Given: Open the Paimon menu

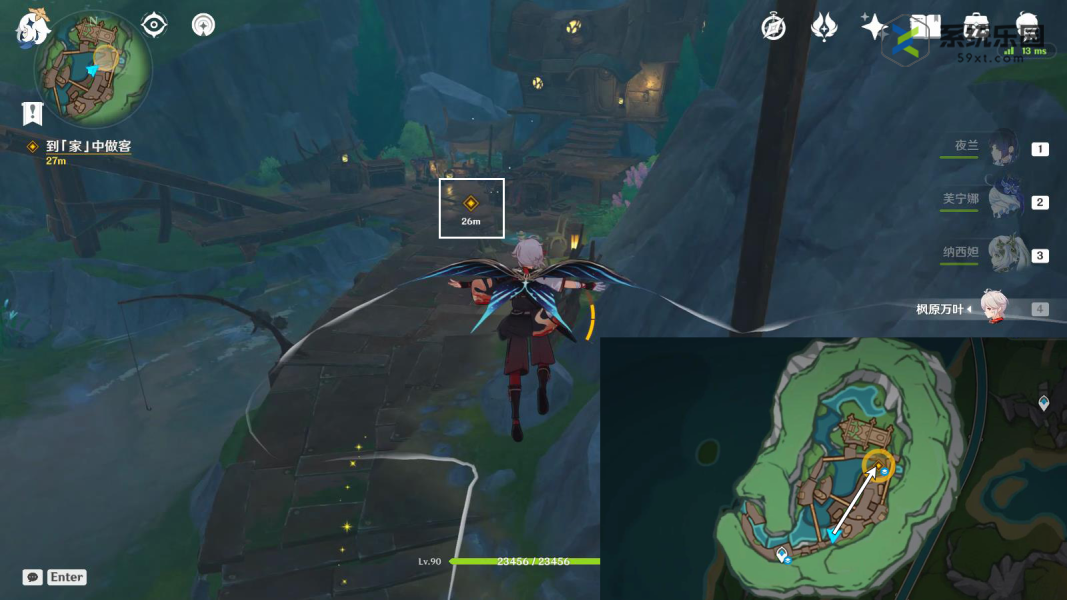Looking at the screenshot, I should [x=33, y=28].
